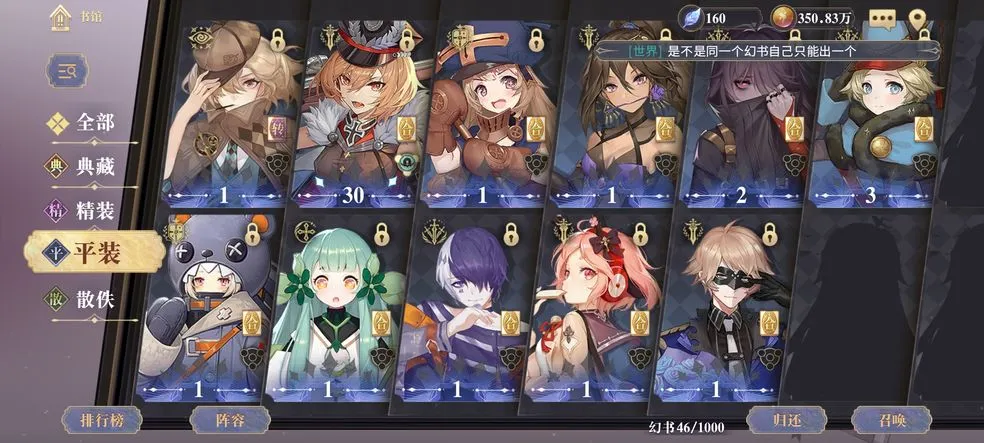Select the 典藏 category tab
Screen dimensions: 984x443
[x=83, y=167]
